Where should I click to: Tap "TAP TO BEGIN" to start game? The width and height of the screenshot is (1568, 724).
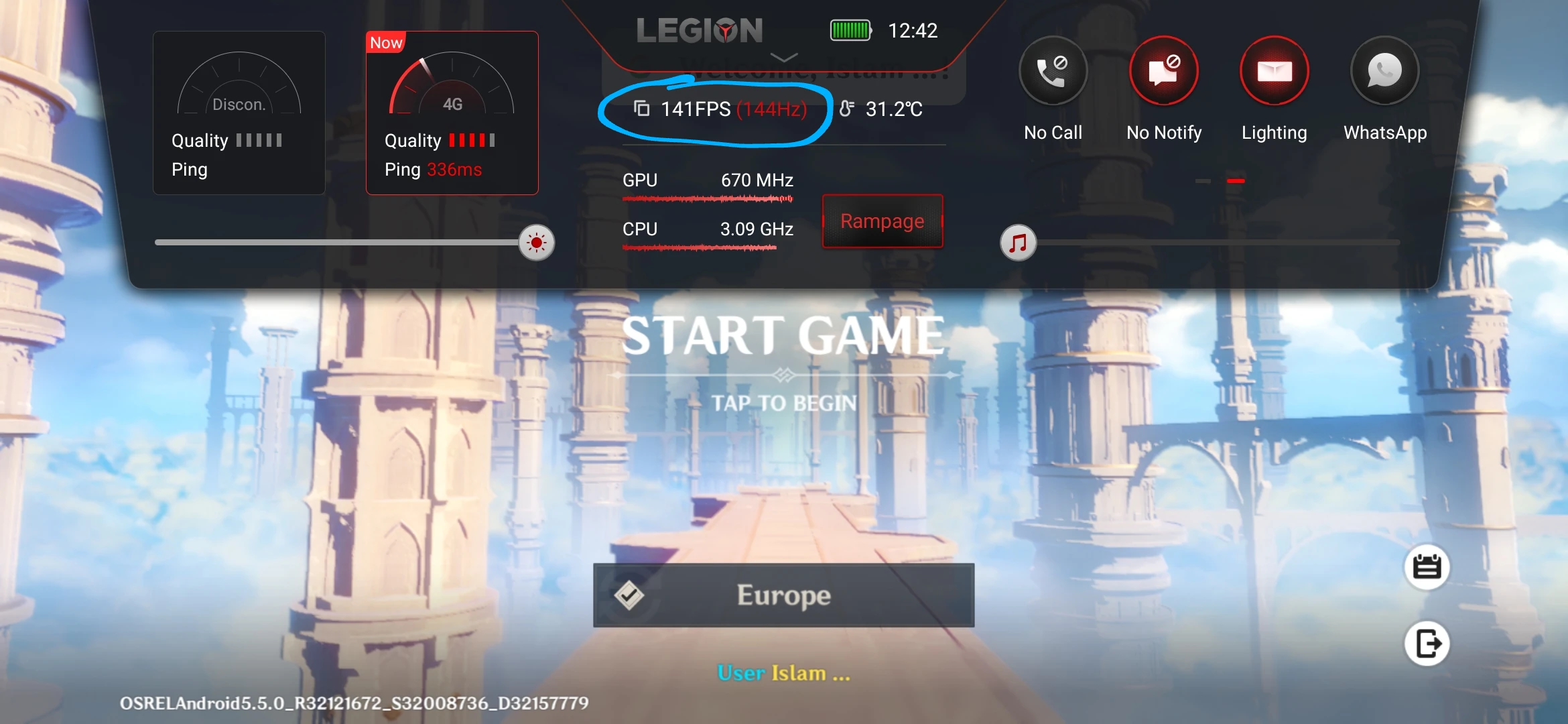(784, 402)
